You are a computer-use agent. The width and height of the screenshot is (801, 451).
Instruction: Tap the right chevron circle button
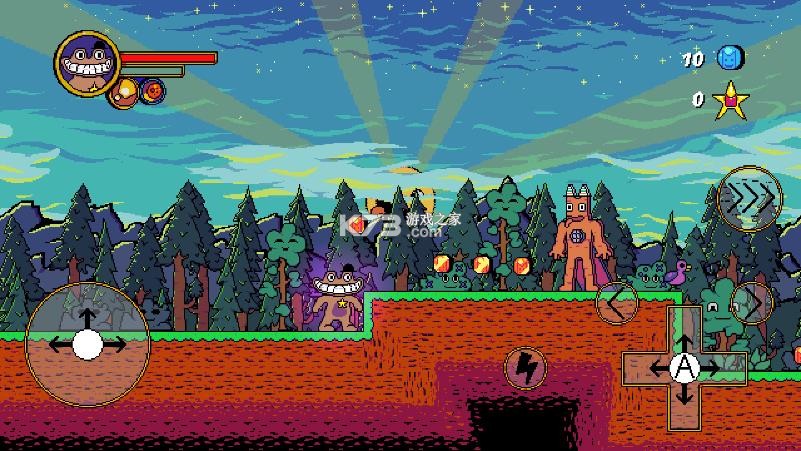(x=751, y=302)
